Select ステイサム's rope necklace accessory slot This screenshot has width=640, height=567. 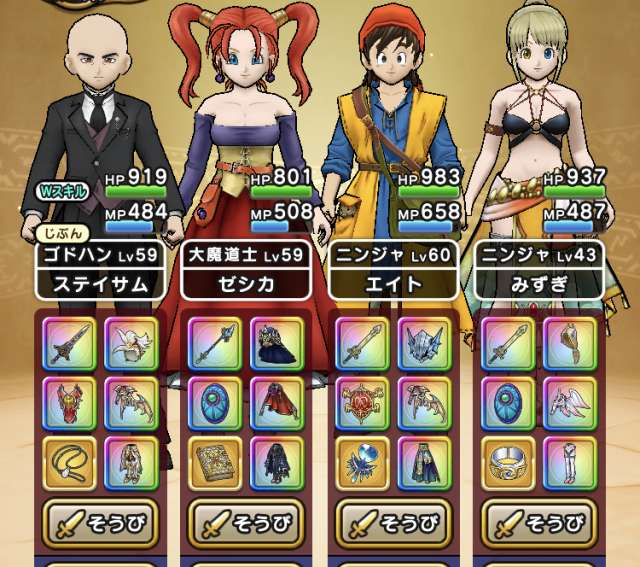click(x=70, y=461)
